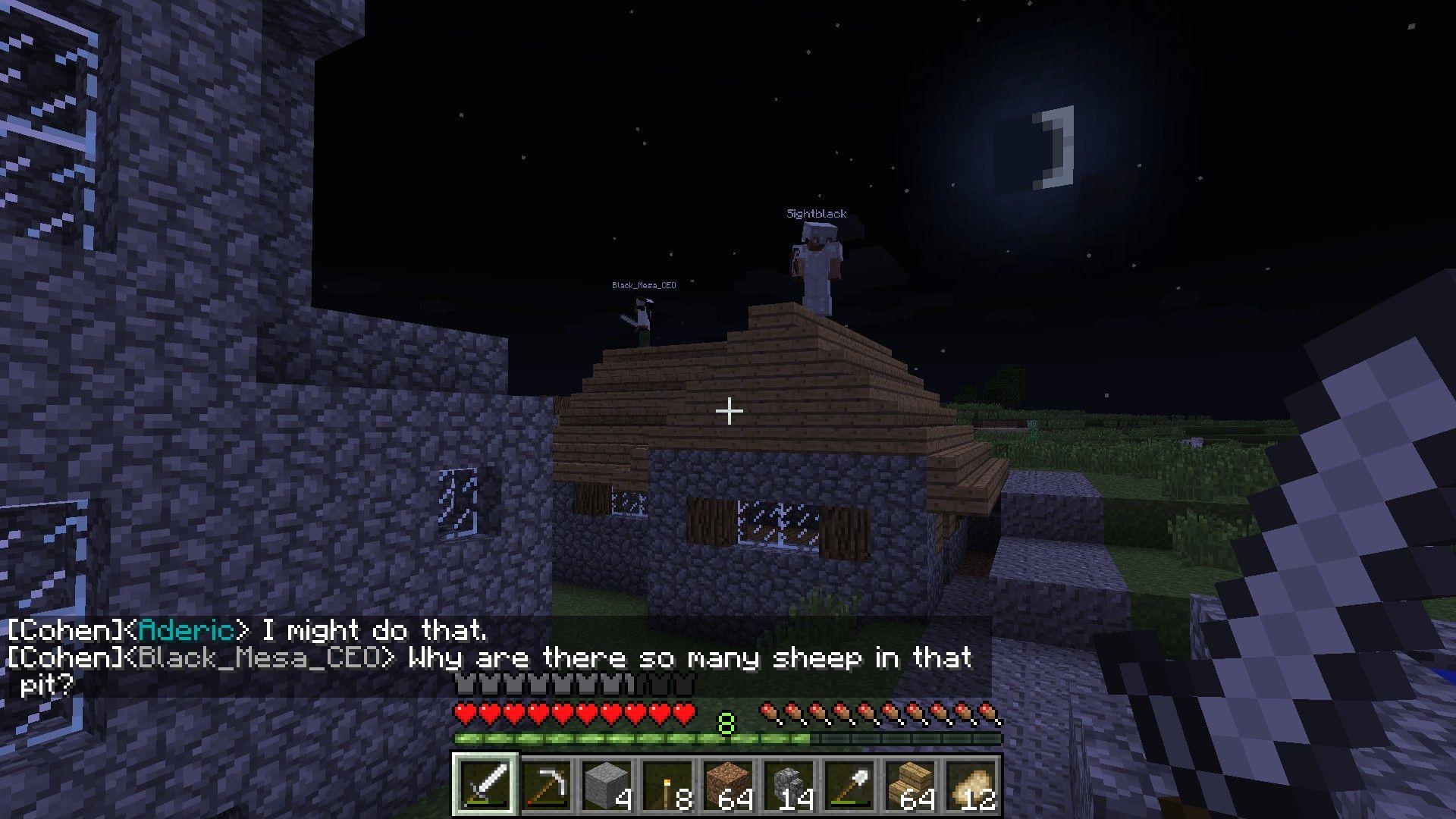Click the green experience level number 8

[726, 724]
